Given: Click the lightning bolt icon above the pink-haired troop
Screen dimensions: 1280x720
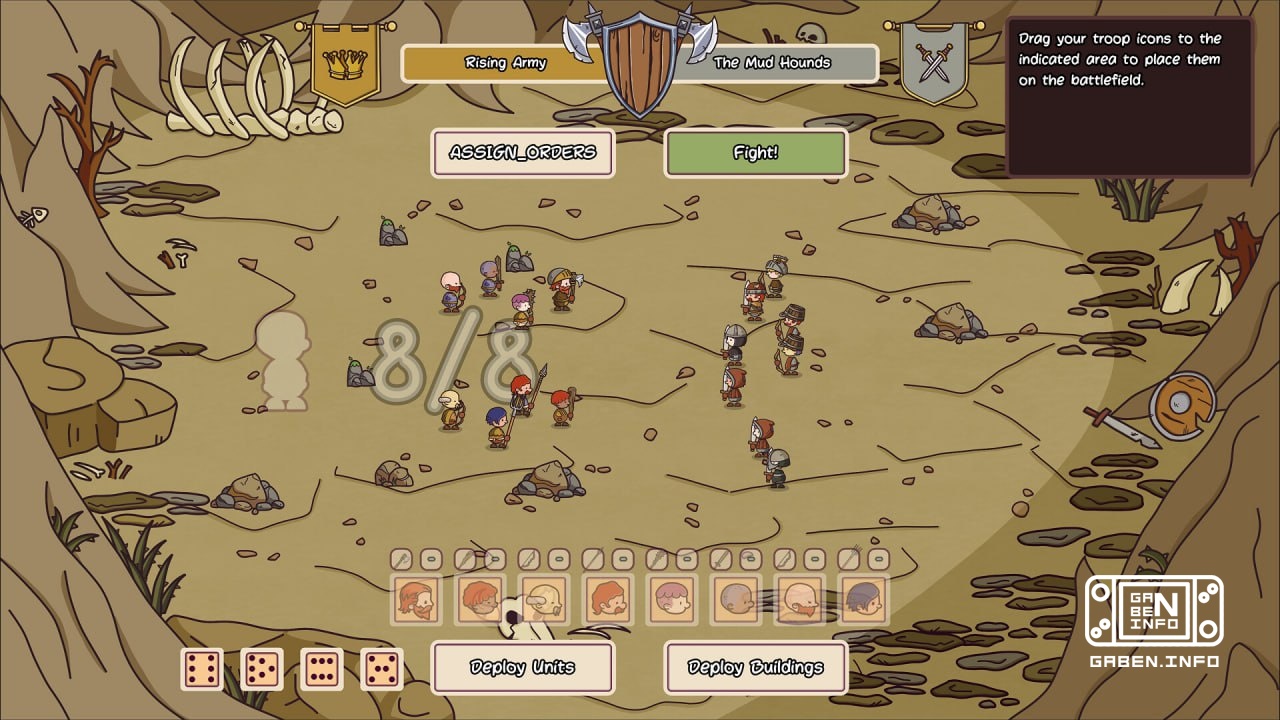Looking at the screenshot, I should pyautogui.click(x=659, y=557).
